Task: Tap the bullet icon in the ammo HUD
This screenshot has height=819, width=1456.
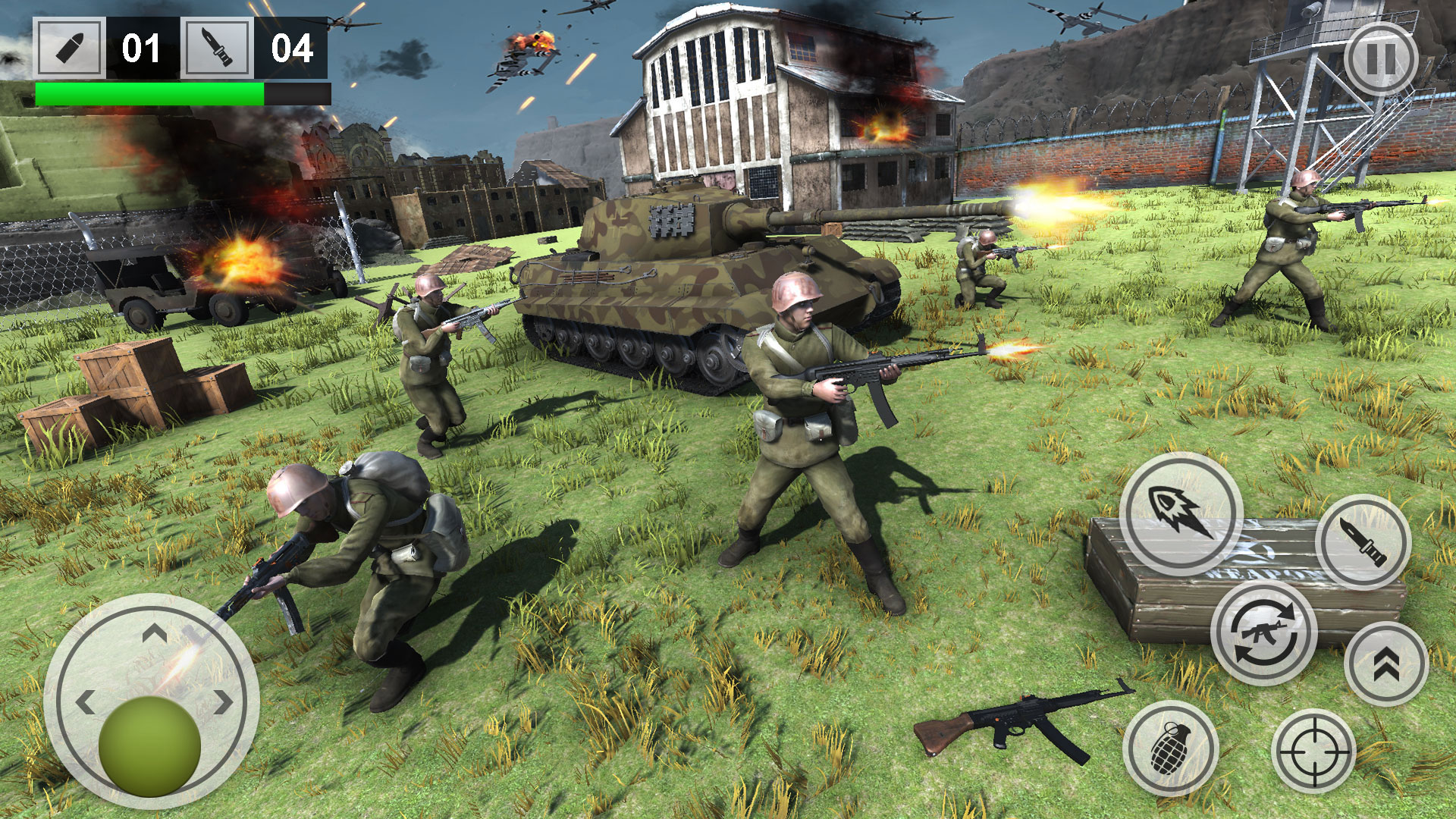Action: point(68,48)
